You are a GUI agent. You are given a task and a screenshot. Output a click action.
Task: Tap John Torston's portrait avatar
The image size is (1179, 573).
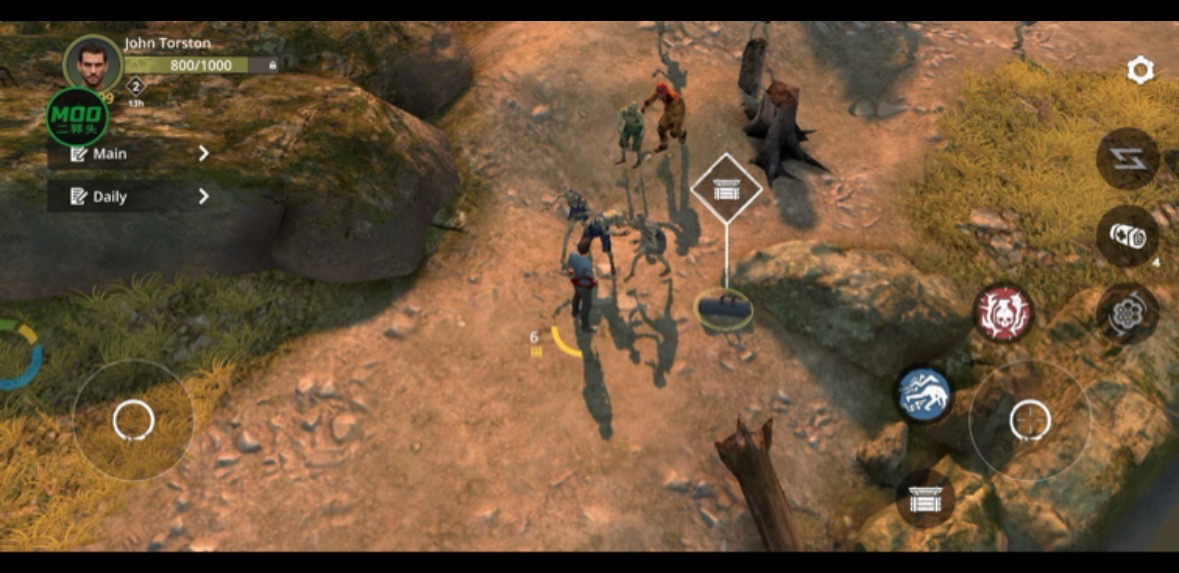92,63
